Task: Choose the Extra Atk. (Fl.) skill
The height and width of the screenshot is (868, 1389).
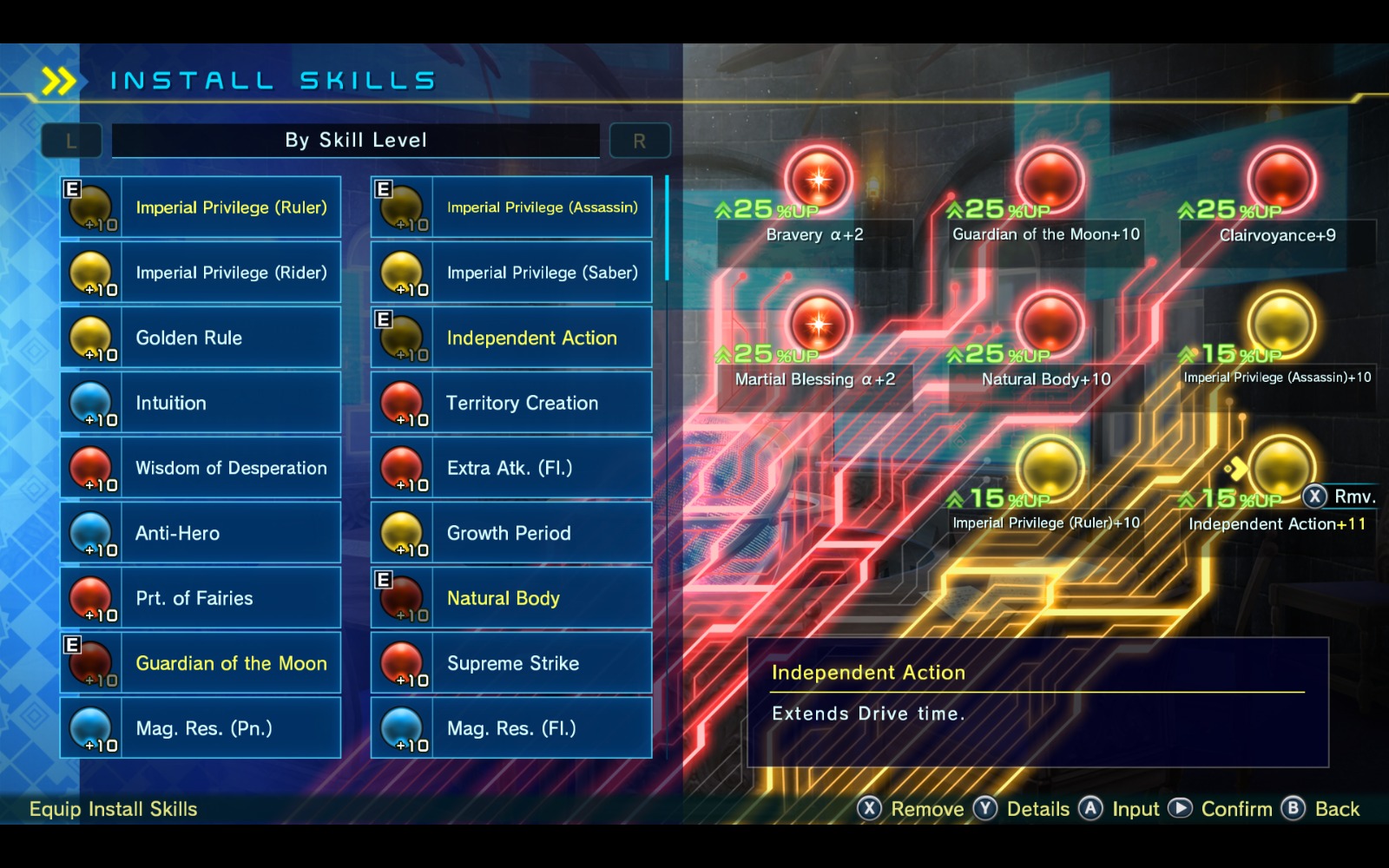Action: click(x=511, y=468)
